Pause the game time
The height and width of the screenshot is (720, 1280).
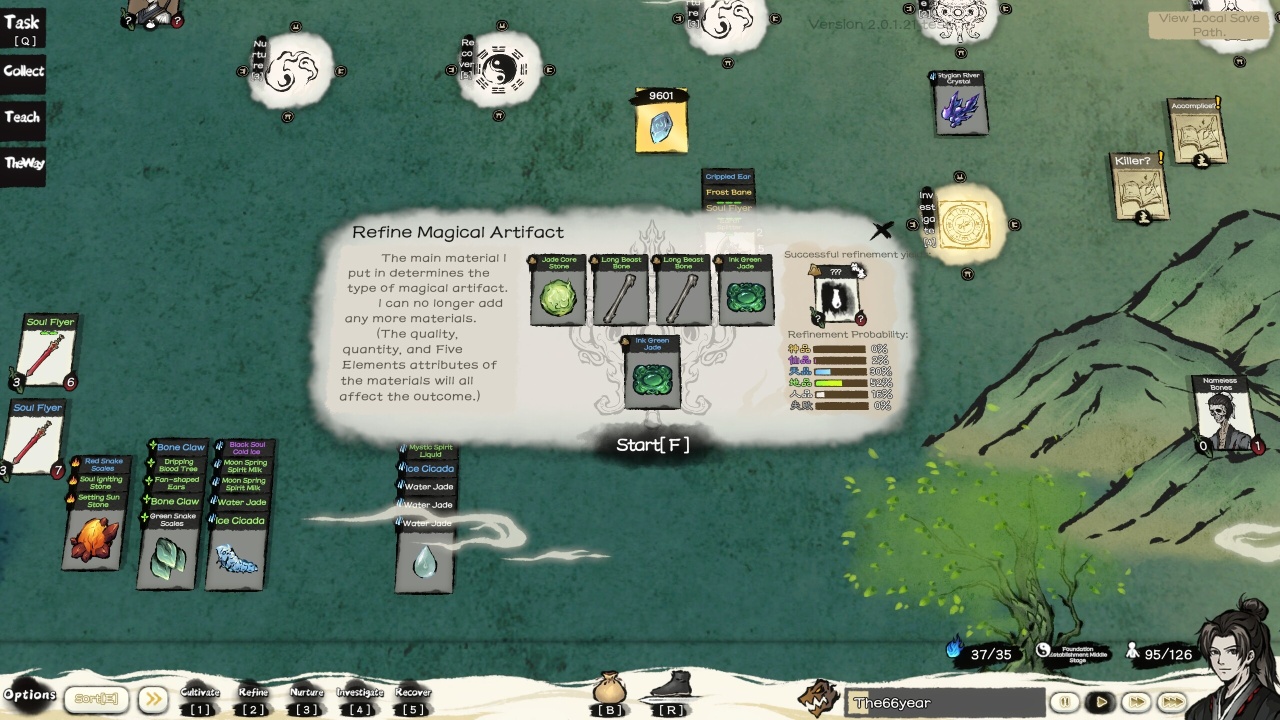coord(1064,702)
